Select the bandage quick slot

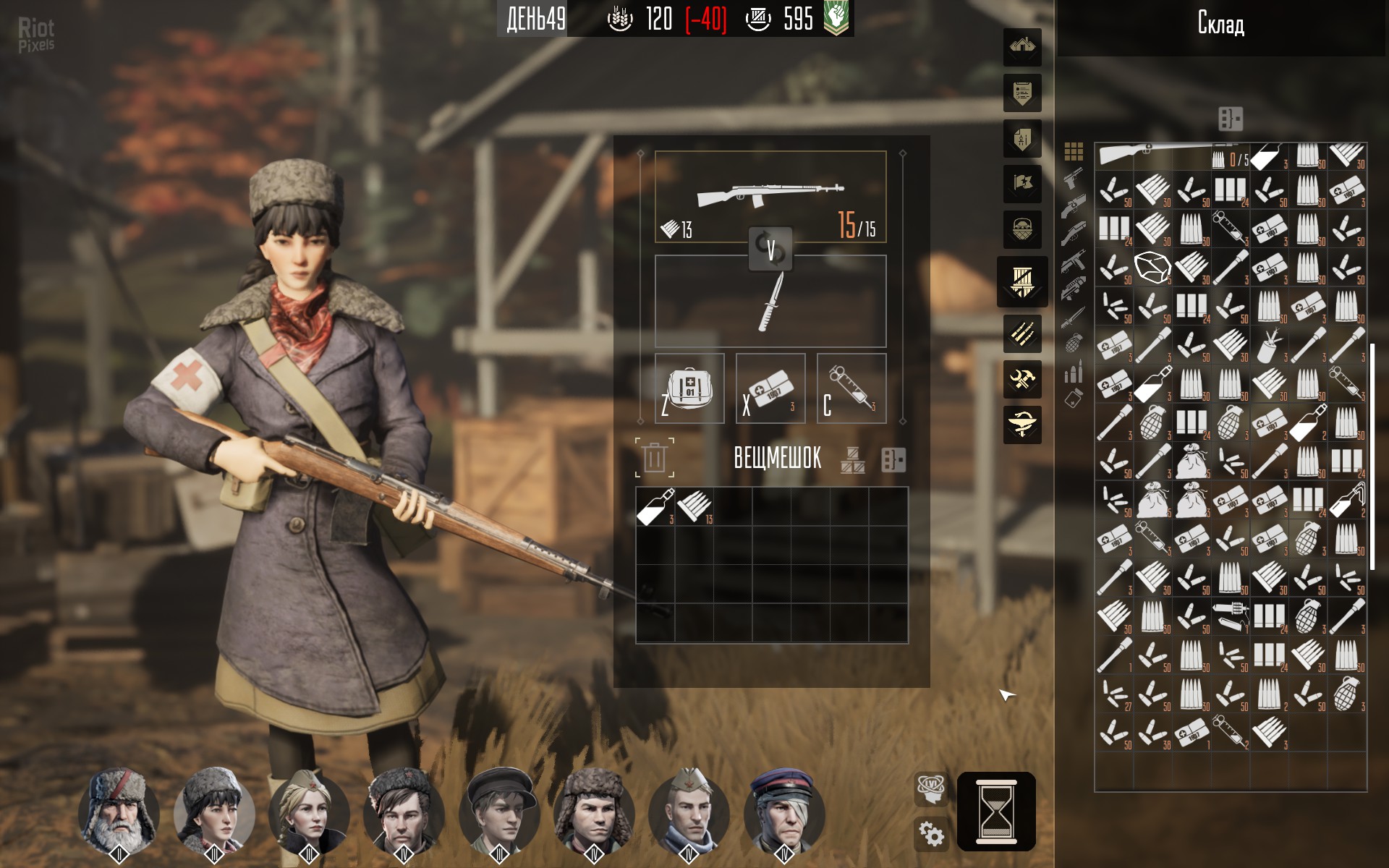[770, 388]
